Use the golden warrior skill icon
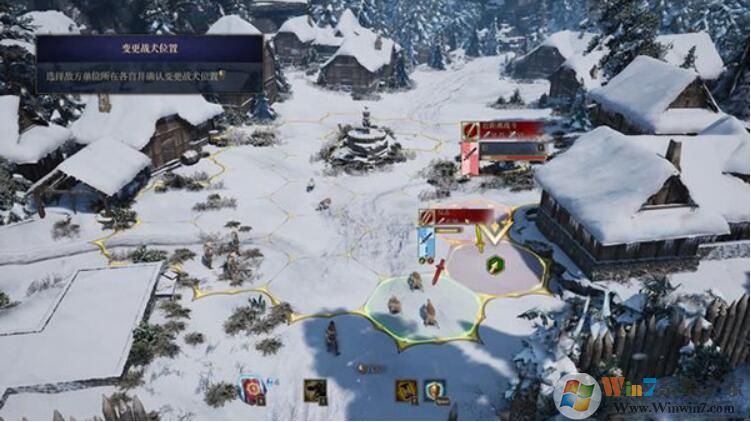The image size is (751, 422). coord(405,390)
